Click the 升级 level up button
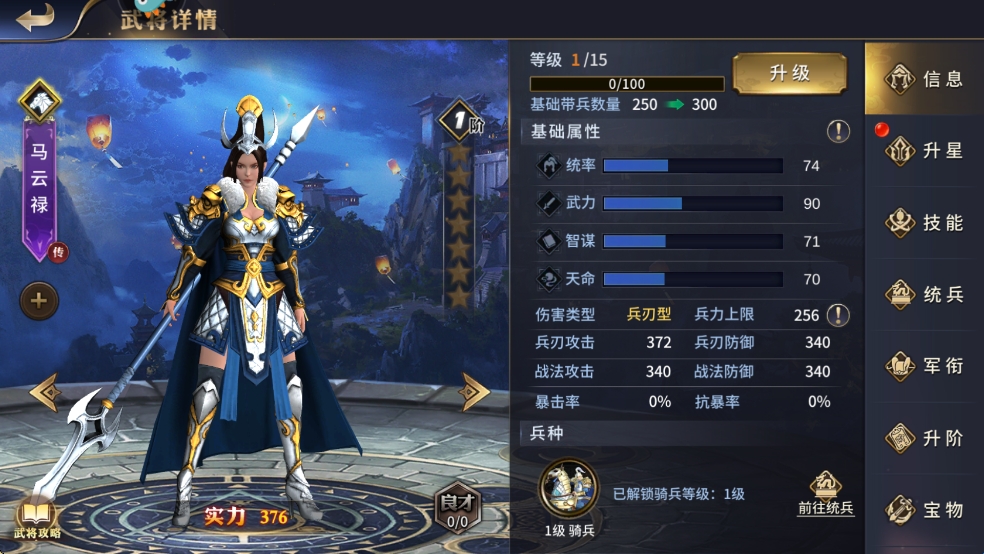 (789, 74)
